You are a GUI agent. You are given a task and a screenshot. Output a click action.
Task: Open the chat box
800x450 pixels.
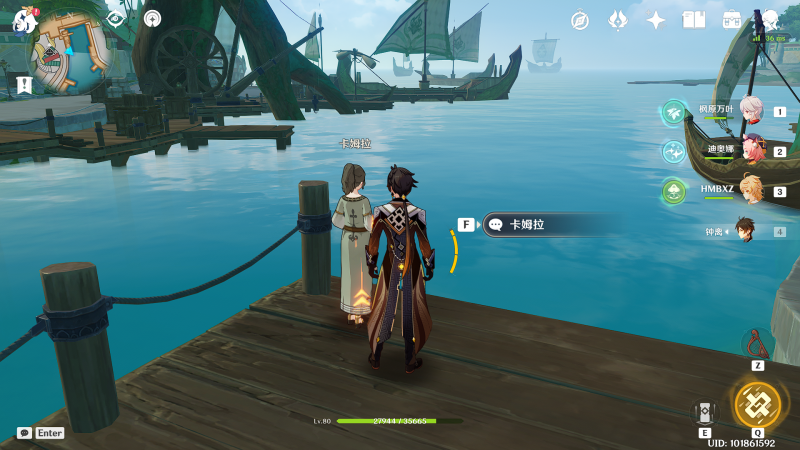tap(24, 433)
